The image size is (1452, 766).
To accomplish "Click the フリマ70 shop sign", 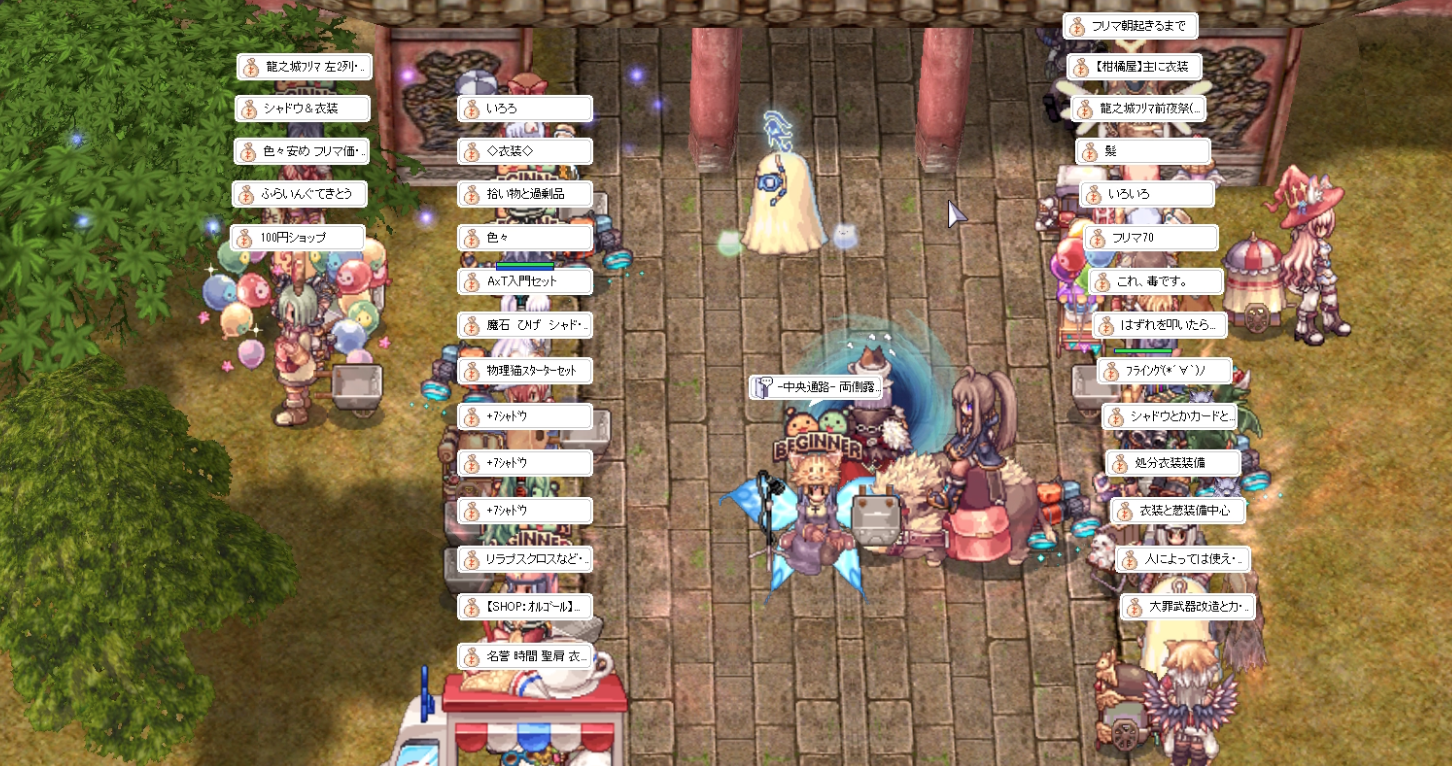I will click(1151, 238).
